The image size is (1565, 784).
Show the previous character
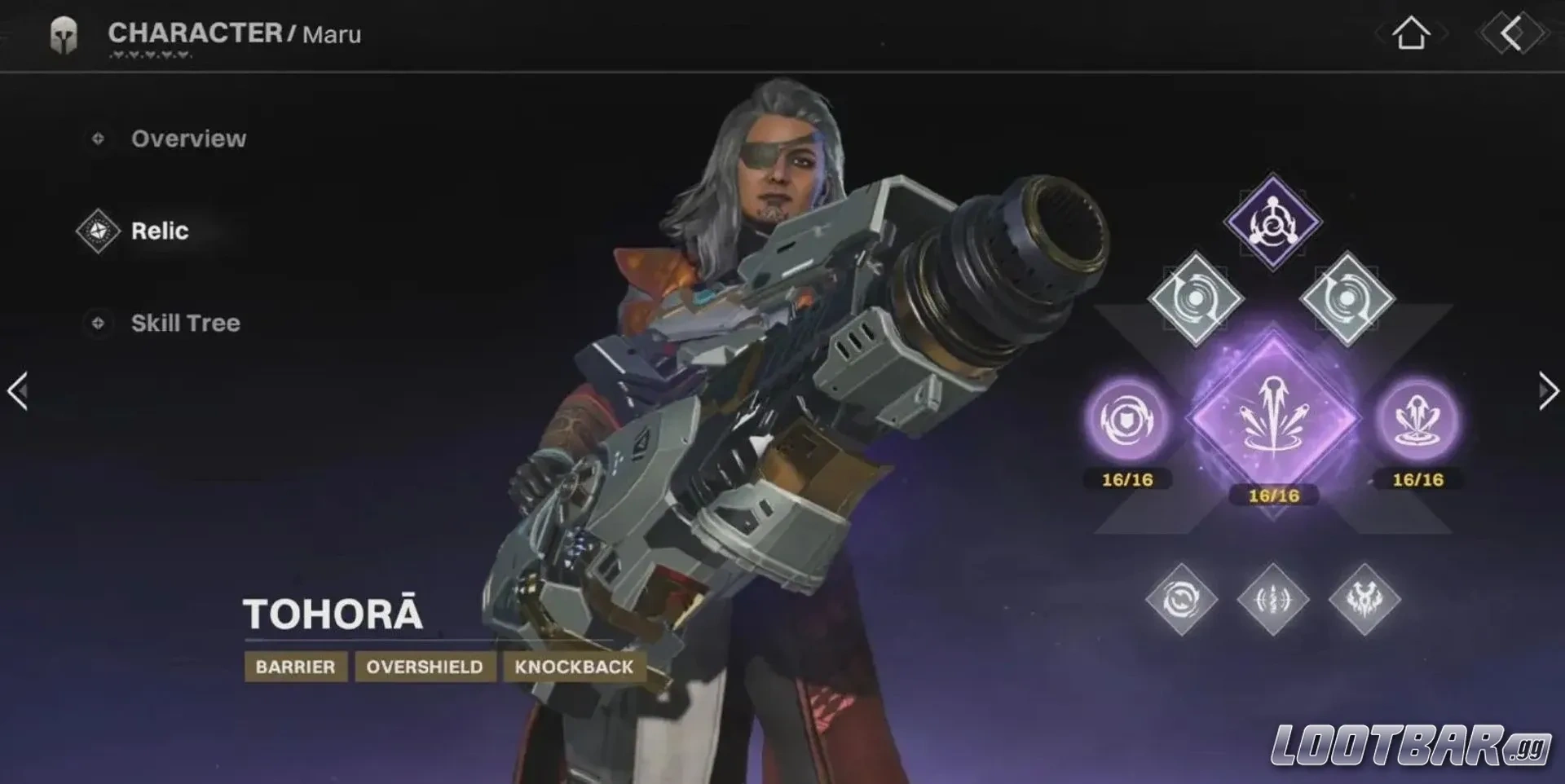pyautogui.click(x=18, y=391)
